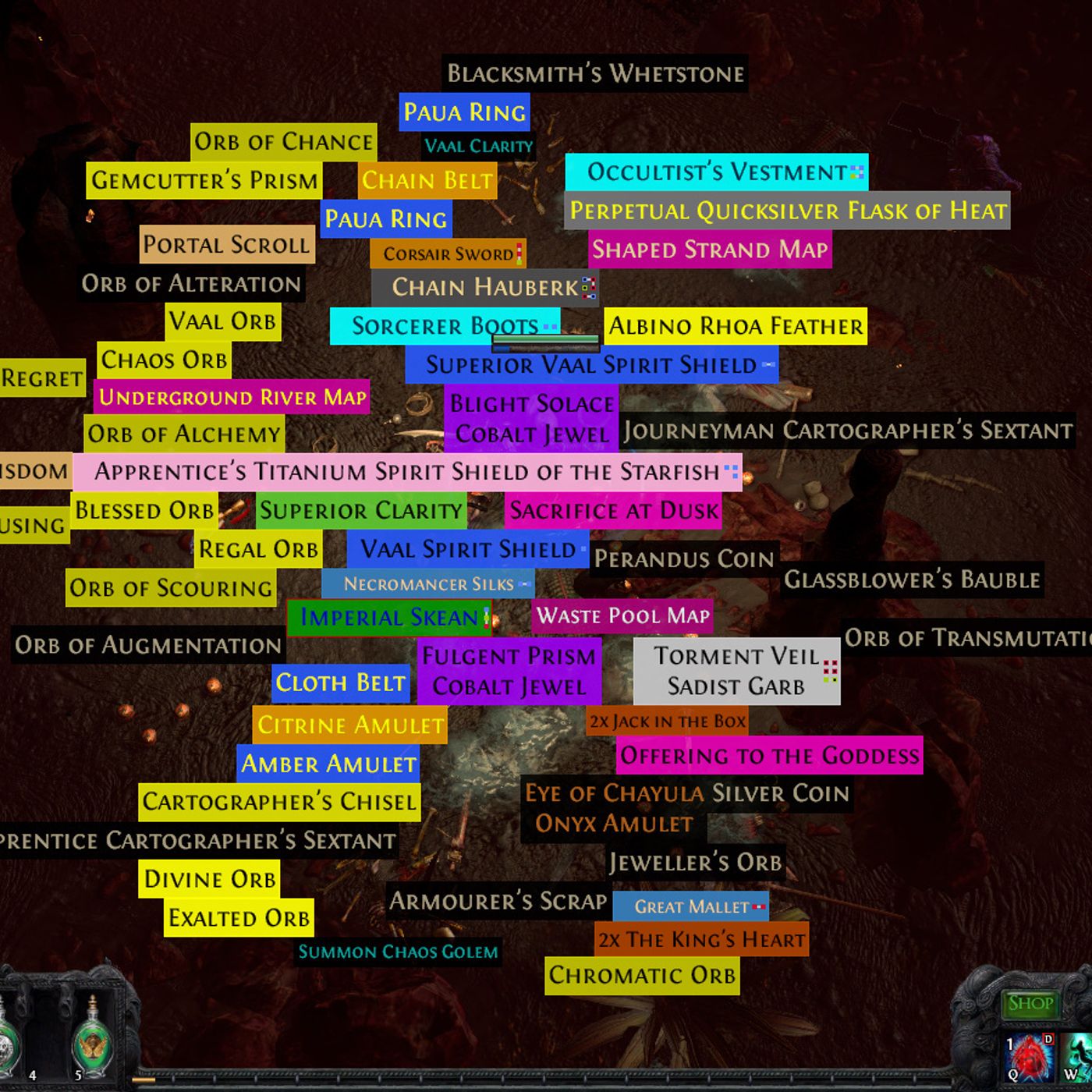Screen dimensions: 1092x1092
Task: Choose the Journeyman Cartographer's Sextant label
Action: tap(847, 431)
